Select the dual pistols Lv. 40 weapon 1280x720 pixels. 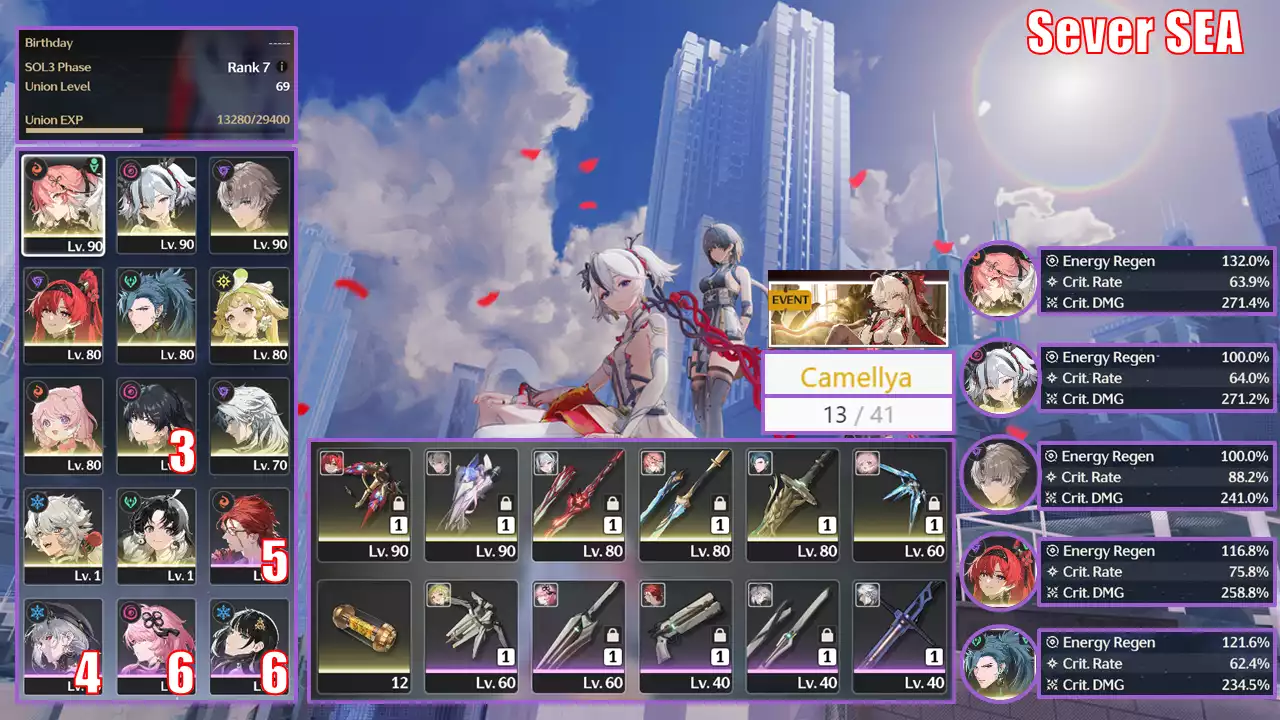(x=685, y=637)
